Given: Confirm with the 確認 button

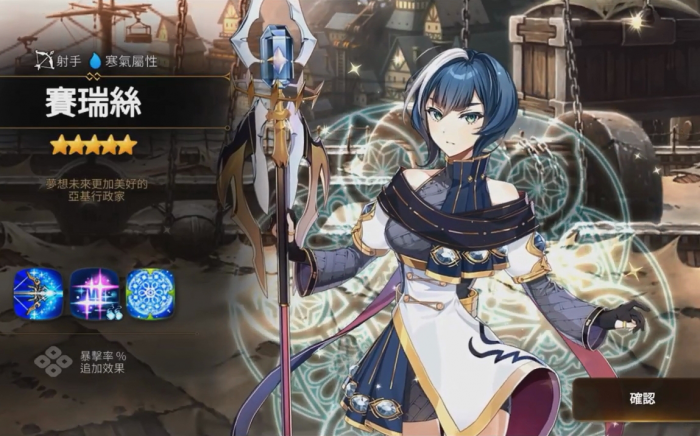Looking at the screenshot, I should click(642, 398).
